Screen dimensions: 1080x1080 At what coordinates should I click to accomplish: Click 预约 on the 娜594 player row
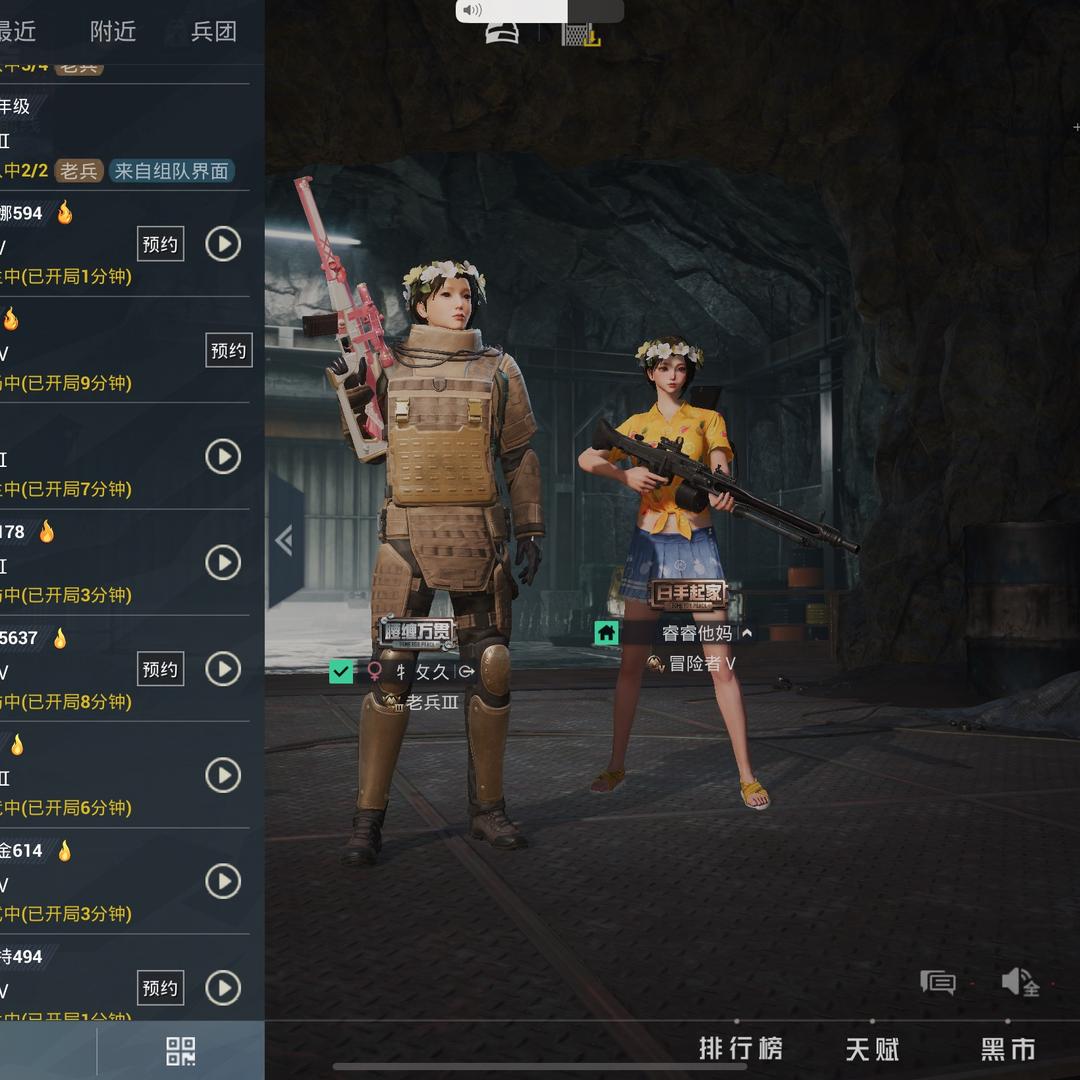160,244
